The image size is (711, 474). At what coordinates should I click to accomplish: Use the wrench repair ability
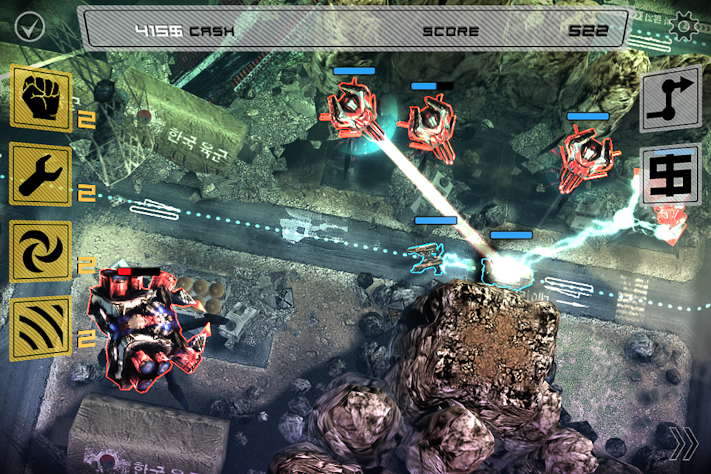[x=41, y=174]
